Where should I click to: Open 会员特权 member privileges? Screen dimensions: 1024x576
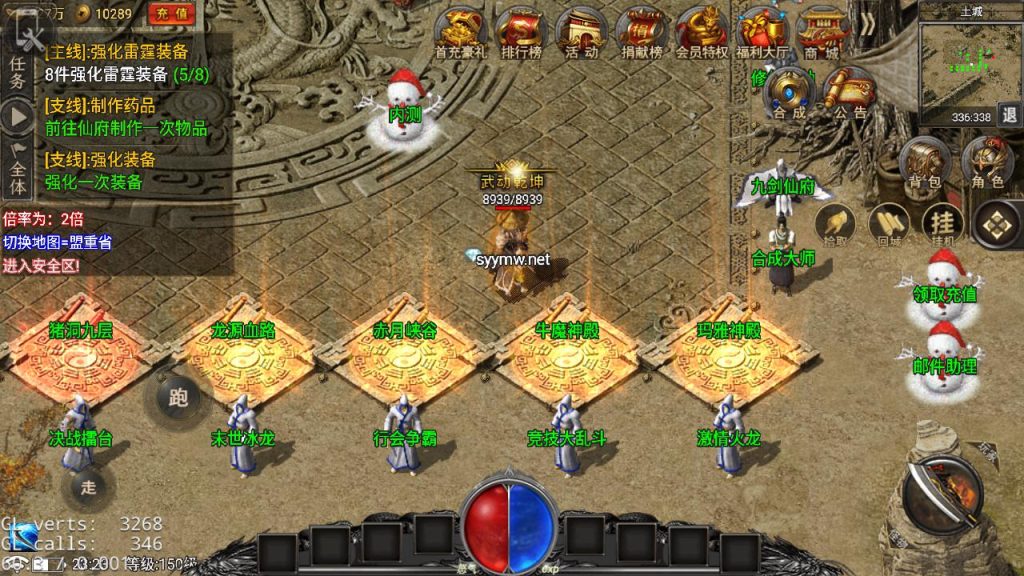(702, 33)
